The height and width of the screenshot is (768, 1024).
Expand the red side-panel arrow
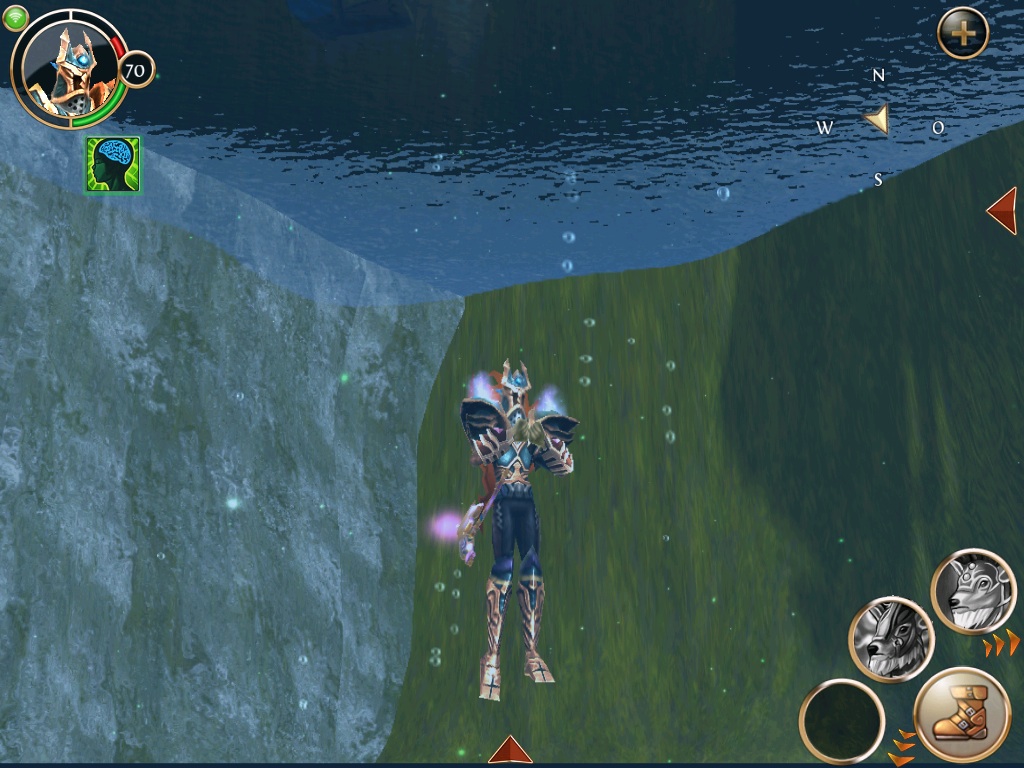click(x=1002, y=210)
